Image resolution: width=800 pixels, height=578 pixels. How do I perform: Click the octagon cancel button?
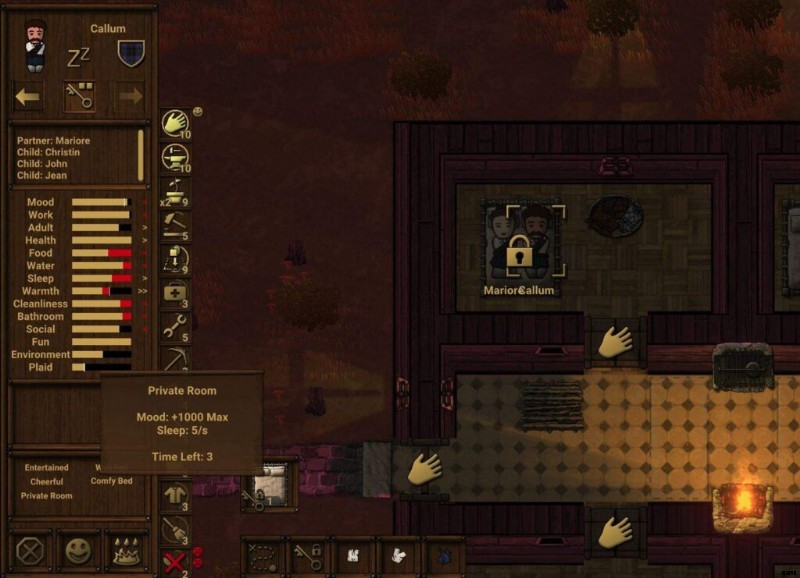tap(28, 550)
